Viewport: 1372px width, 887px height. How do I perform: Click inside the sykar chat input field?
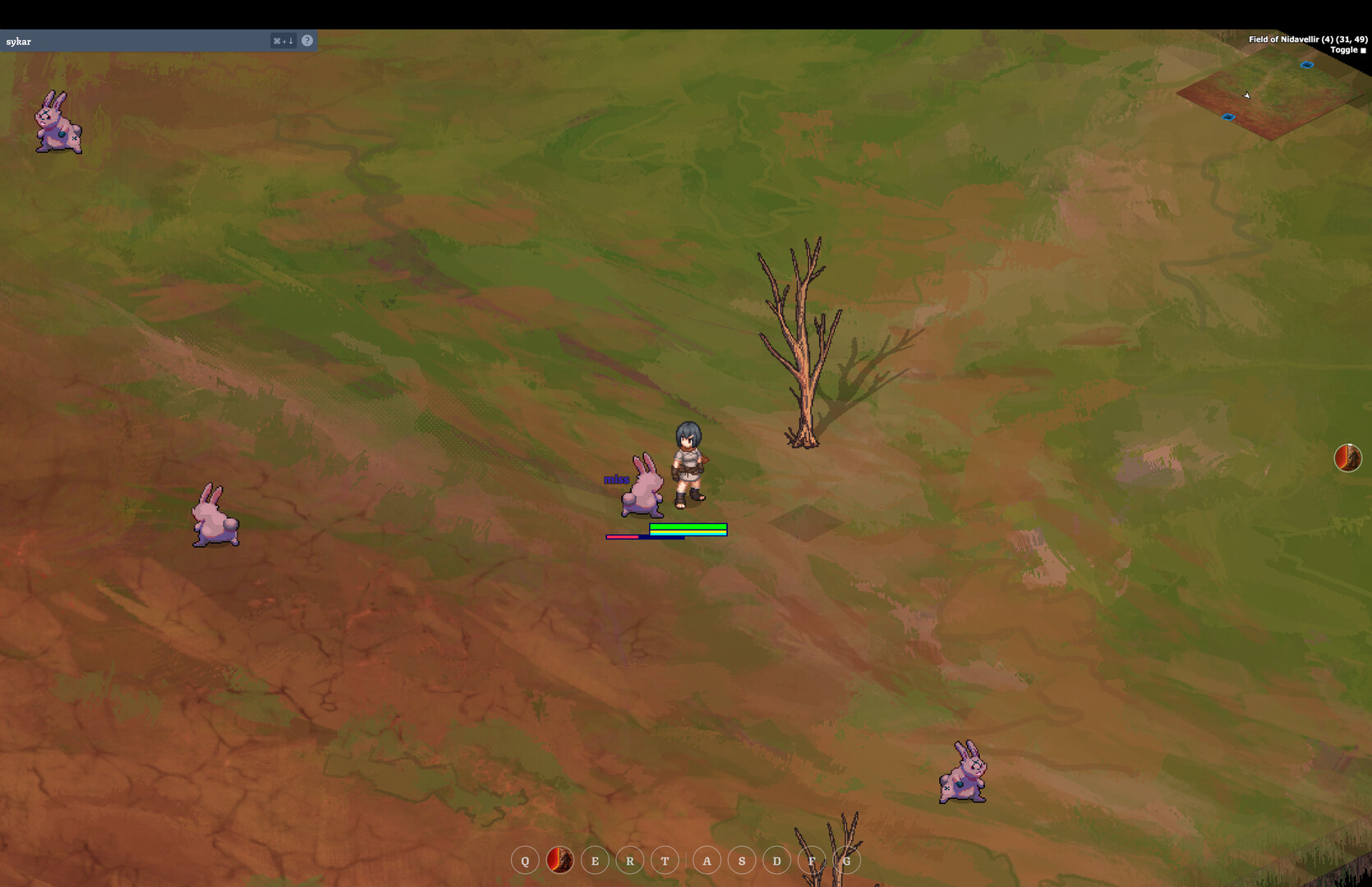tap(123, 40)
